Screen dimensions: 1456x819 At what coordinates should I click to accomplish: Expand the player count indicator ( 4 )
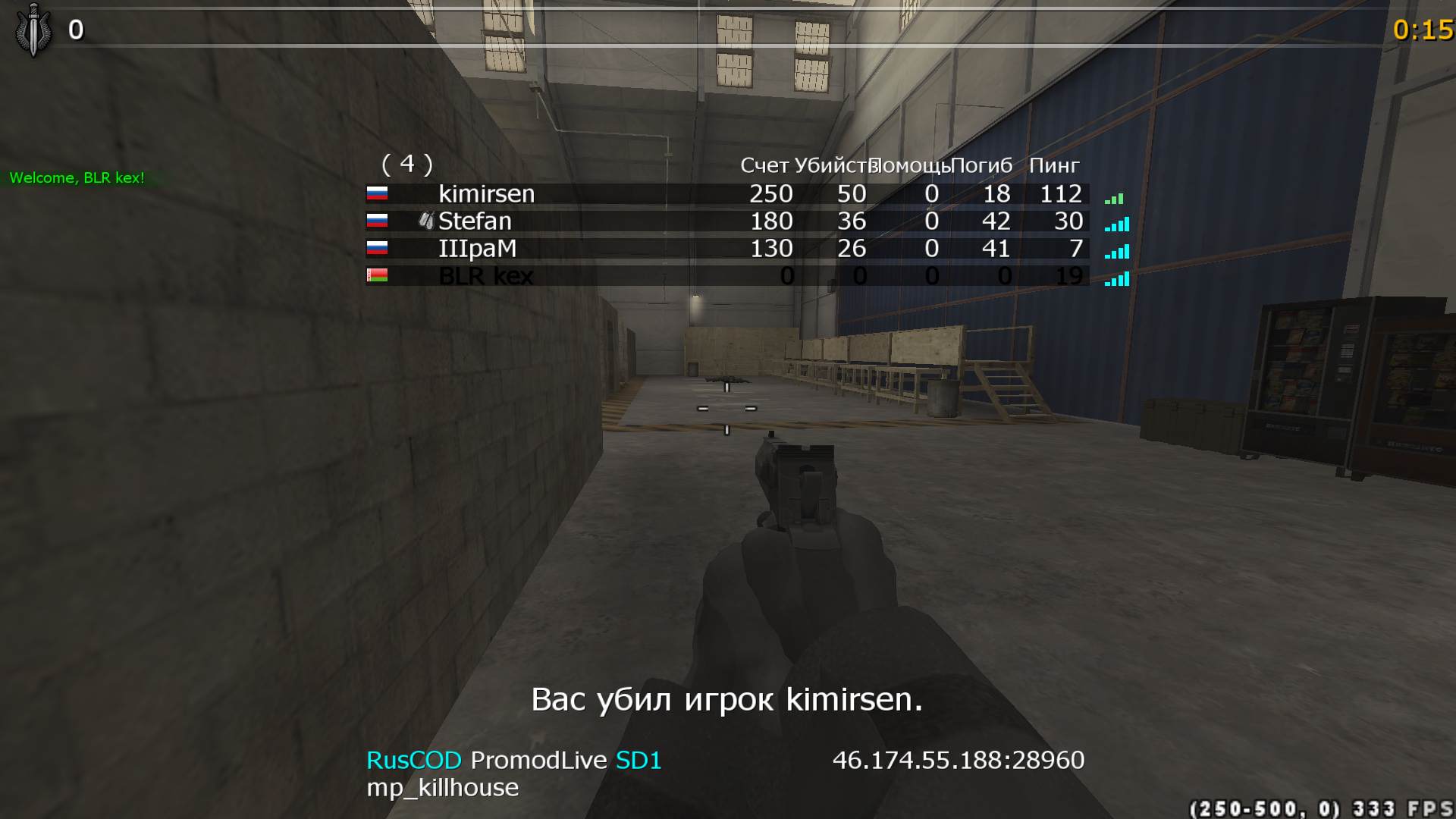click(408, 163)
